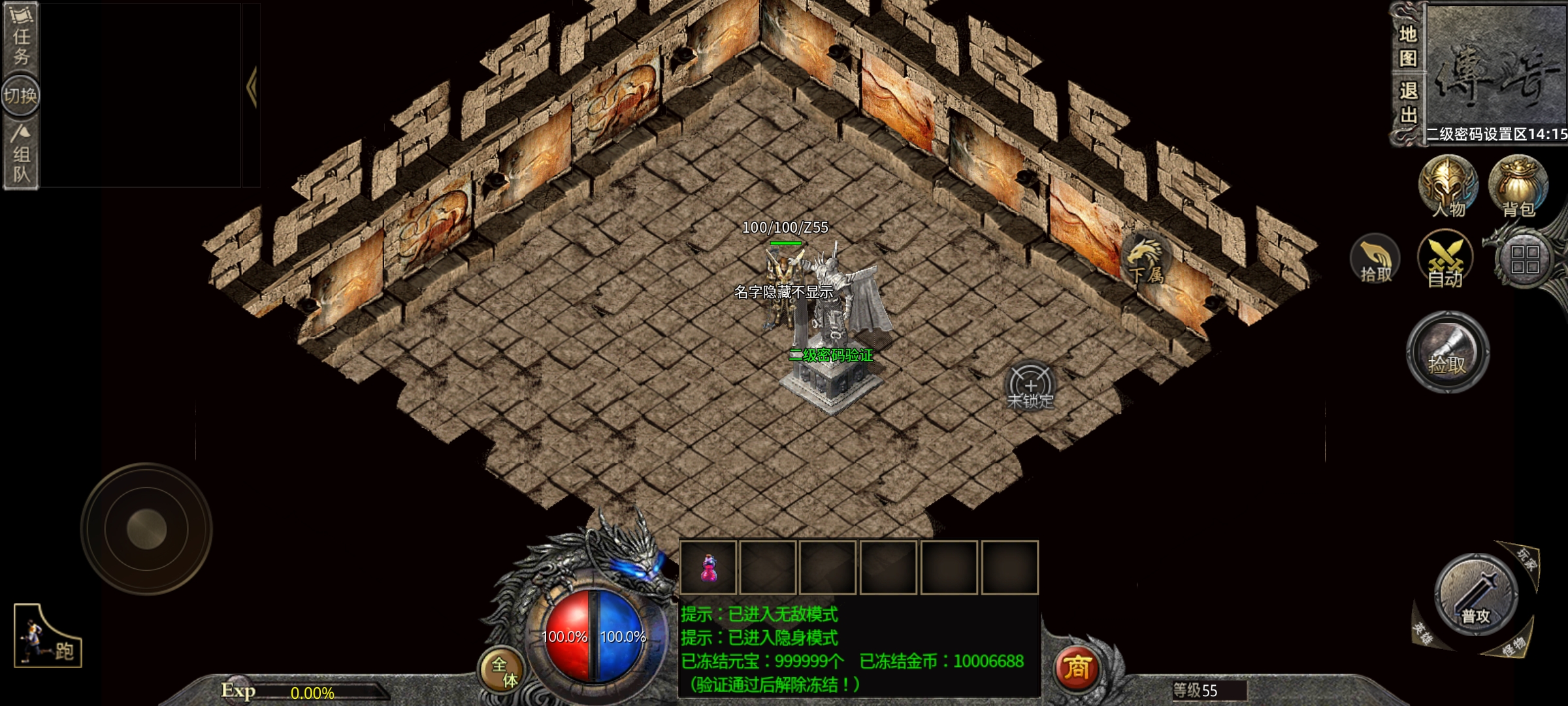Open the 任务 quest tab

[x=21, y=36]
